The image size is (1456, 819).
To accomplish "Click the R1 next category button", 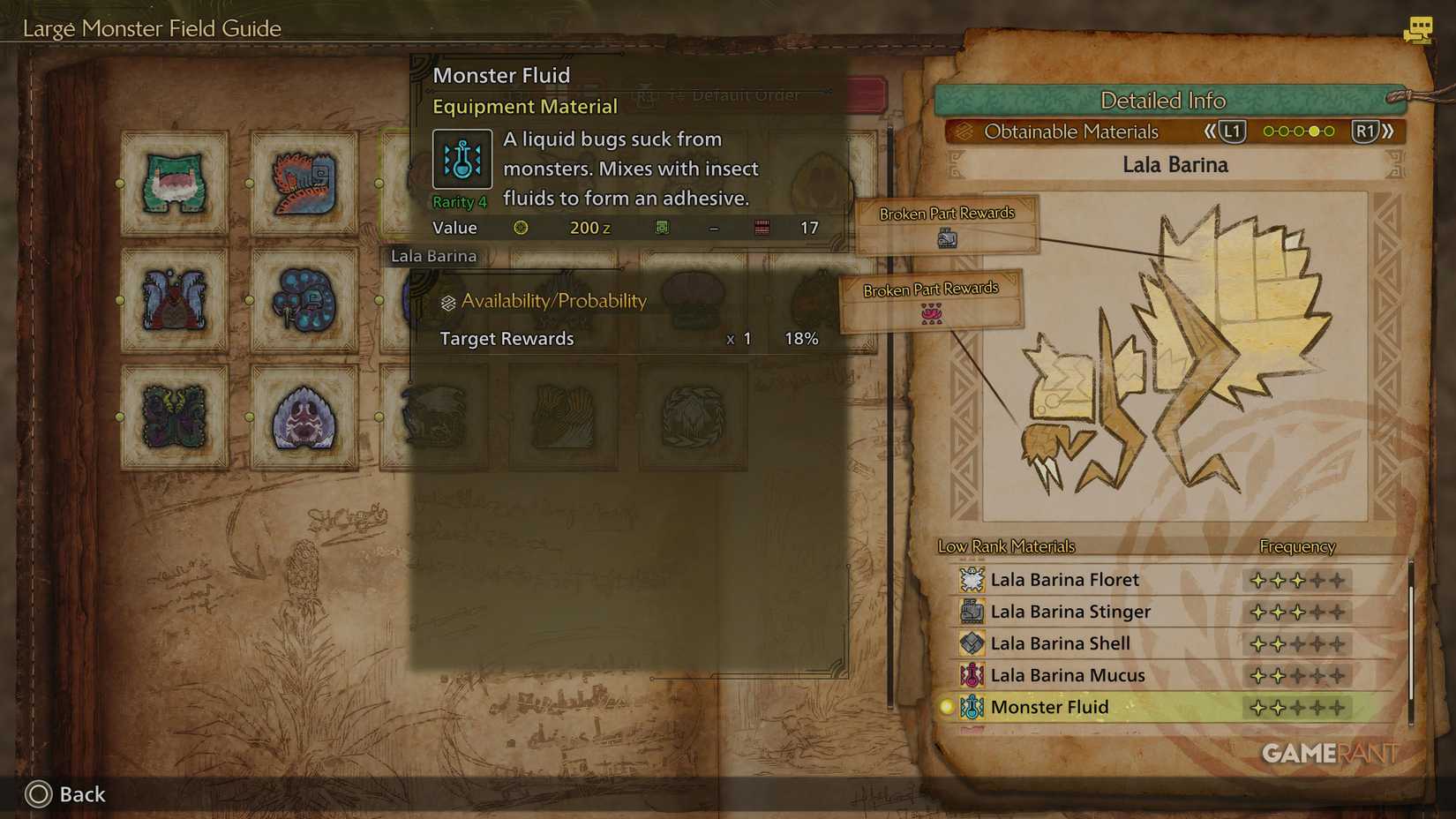I will (1367, 131).
